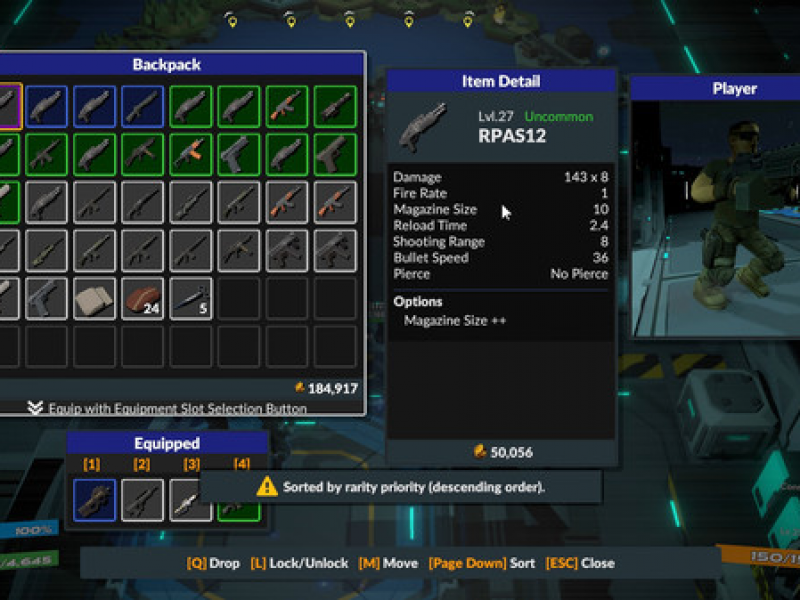Viewport: 800px width, 600px height.
Task: Select the blue weapon in equipped slot 1
Action: click(x=94, y=500)
